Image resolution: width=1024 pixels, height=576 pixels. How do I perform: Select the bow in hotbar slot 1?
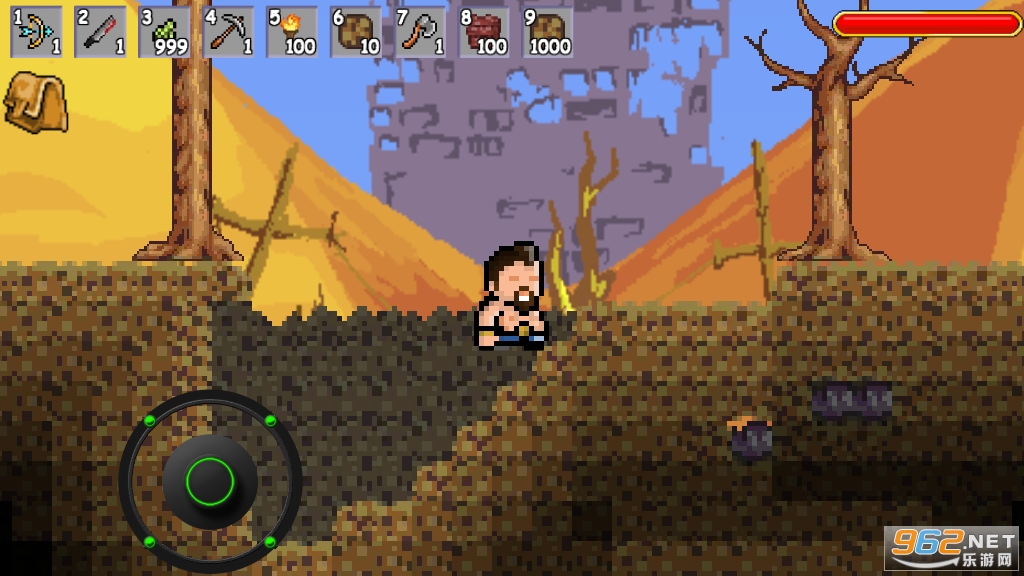tap(37, 32)
